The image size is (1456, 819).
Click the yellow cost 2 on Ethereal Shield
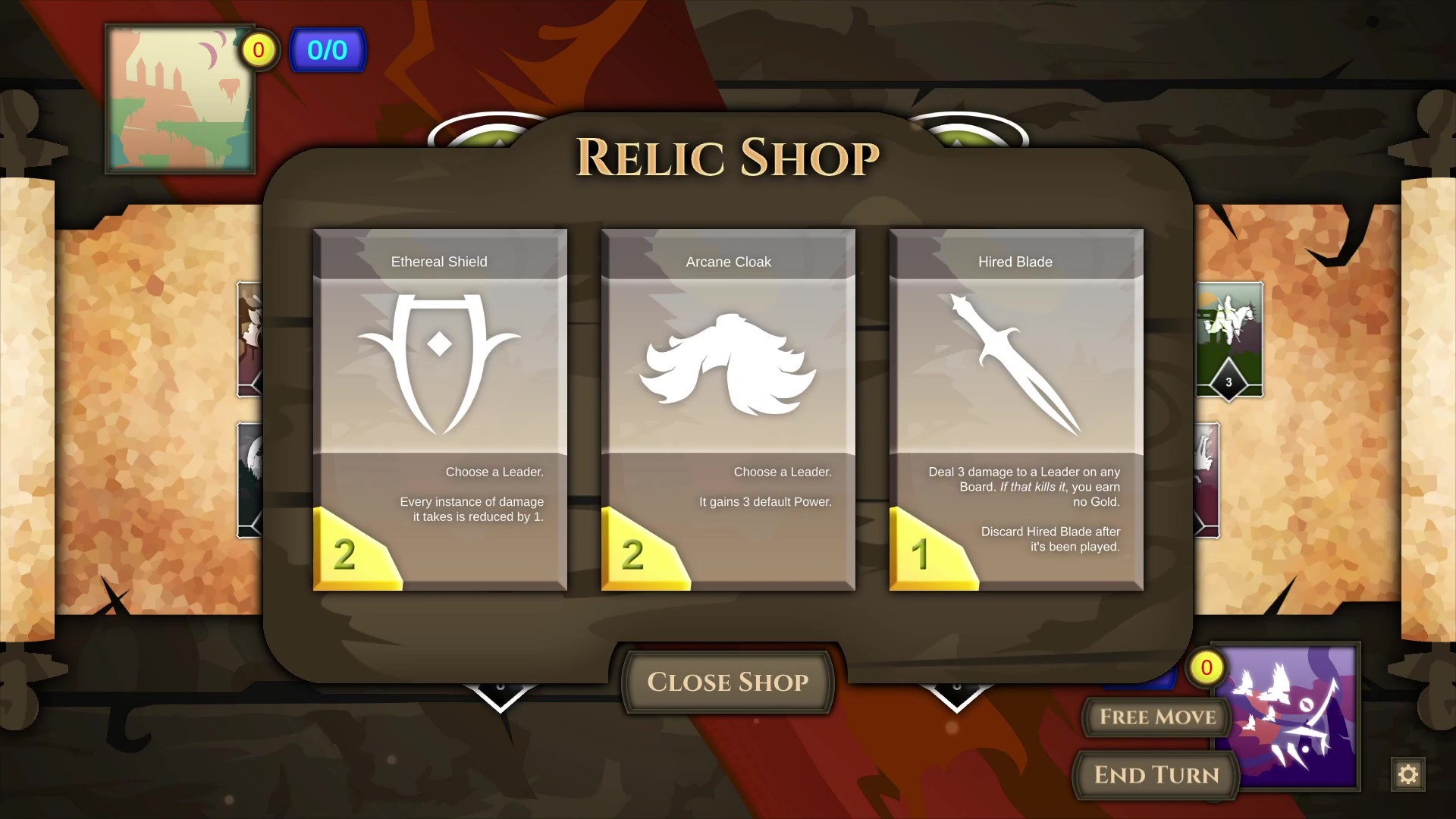point(347,557)
